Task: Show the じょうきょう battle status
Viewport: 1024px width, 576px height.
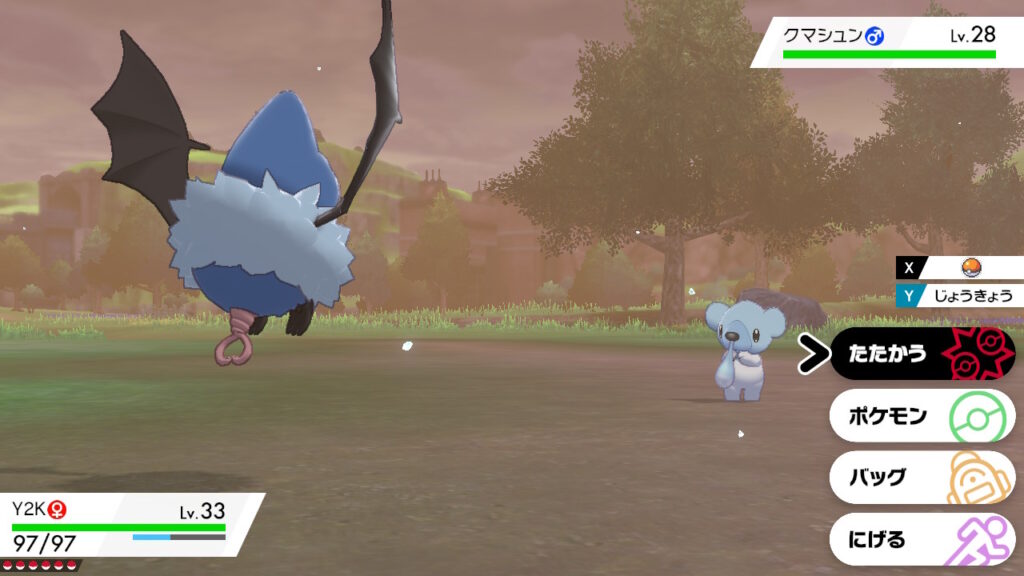Action: point(968,295)
